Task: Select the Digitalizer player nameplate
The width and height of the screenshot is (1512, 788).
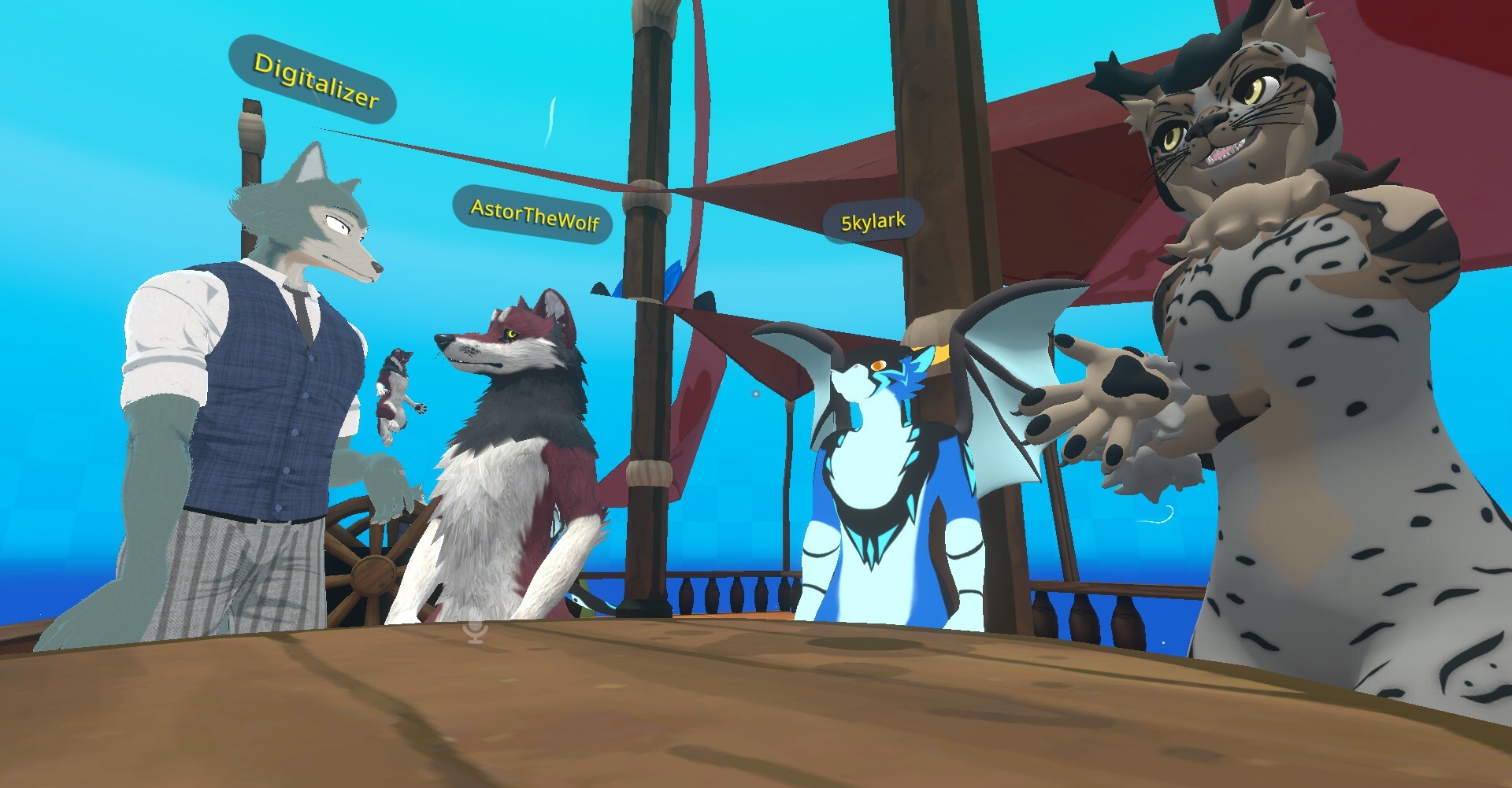Action: (314, 80)
